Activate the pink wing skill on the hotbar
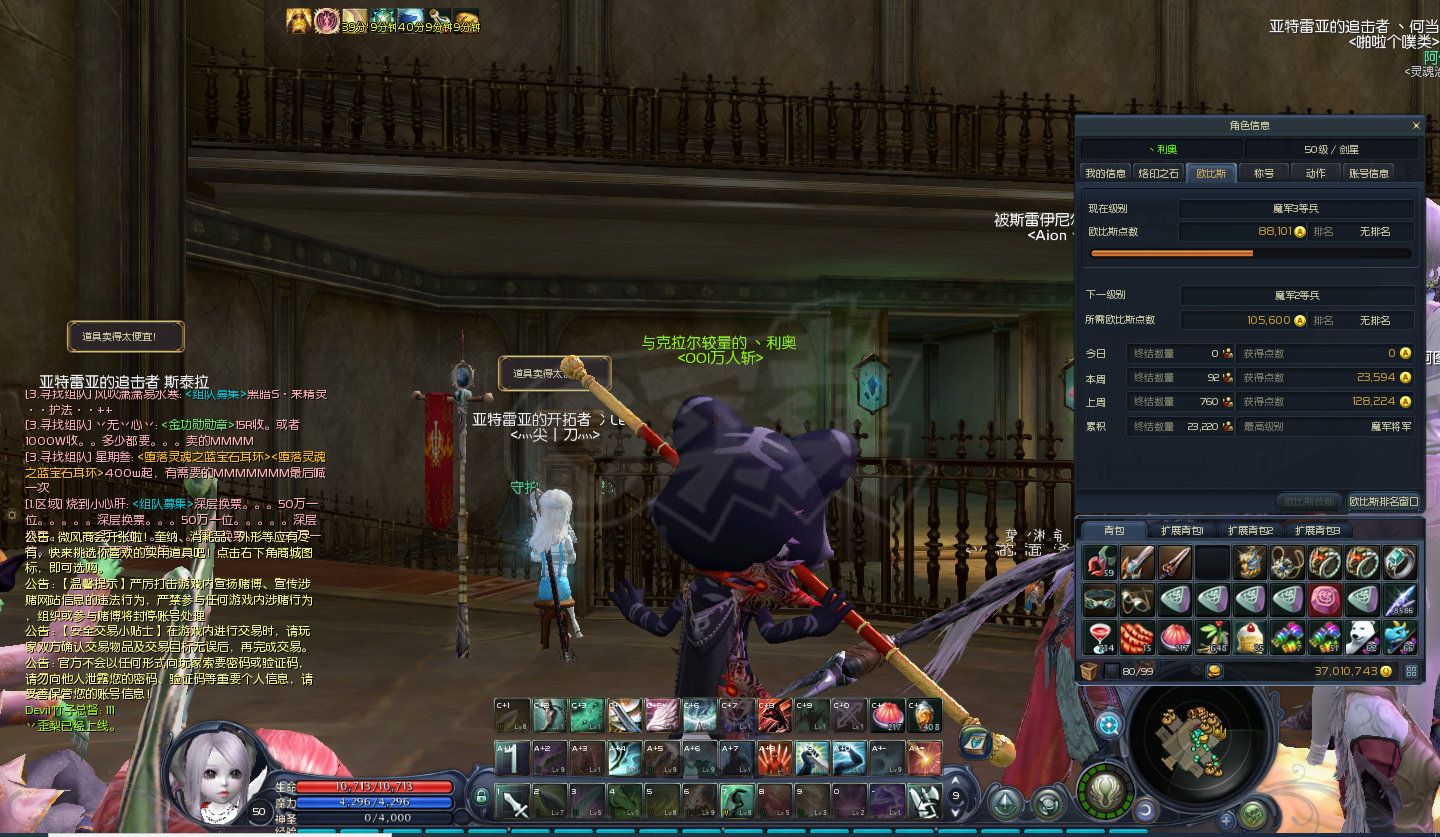 pos(660,715)
